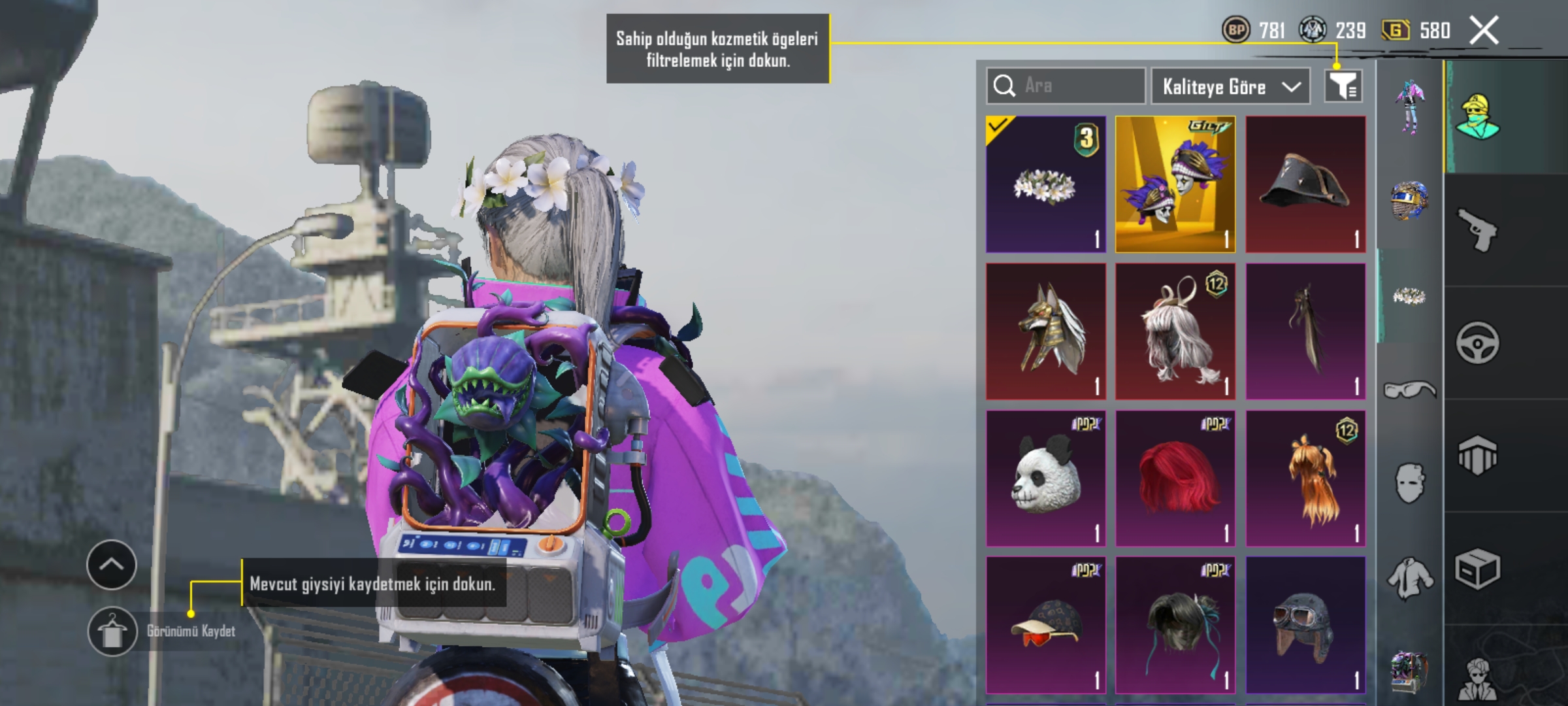Equip the golden Anubis helmet
The width and height of the screenshot is (1568, 706).
pos(1045,331)
